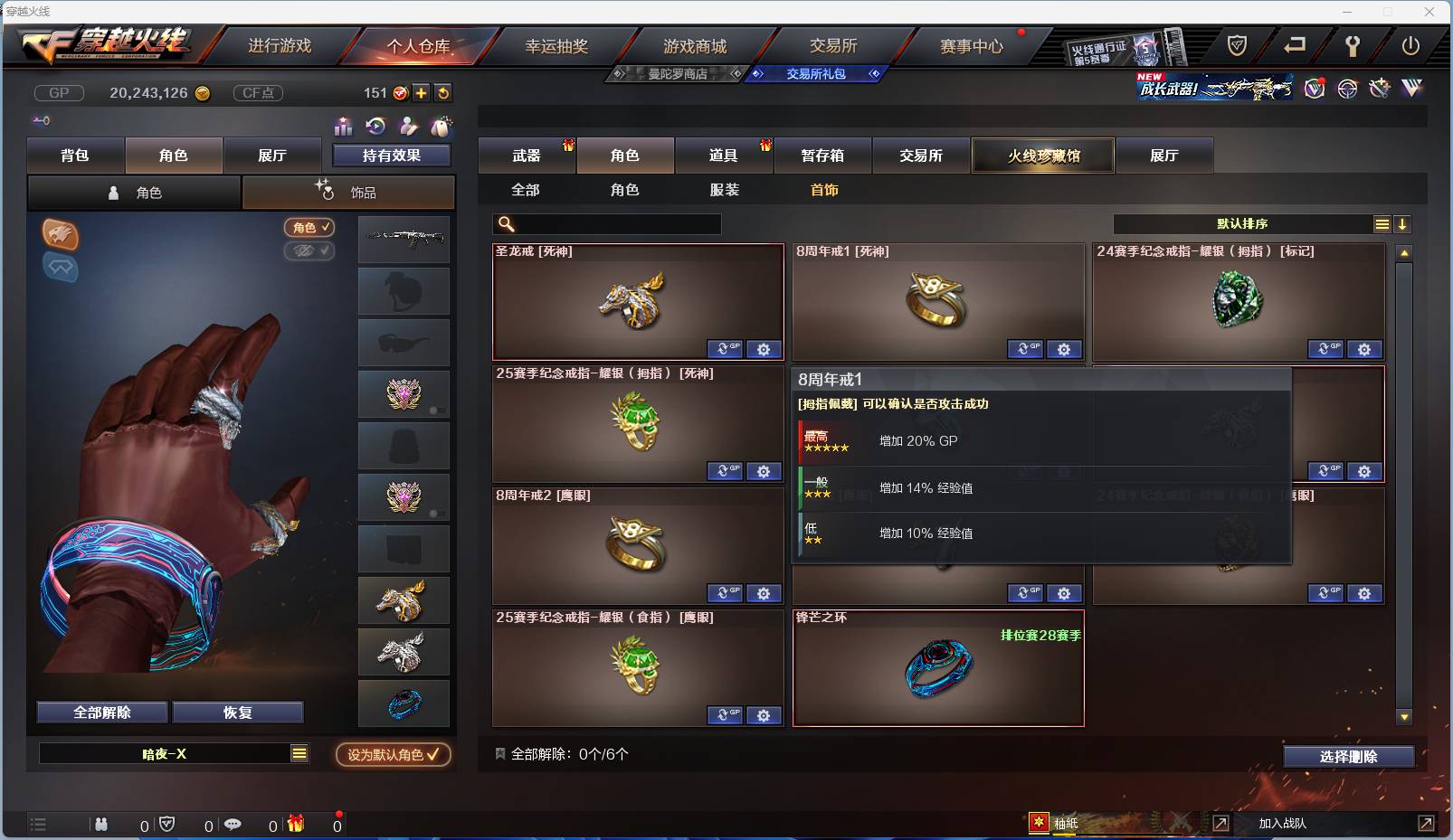The image size is (1453, 840).
Task: Click the refresh icon beside the CF point balance
Action: [443, 92]
